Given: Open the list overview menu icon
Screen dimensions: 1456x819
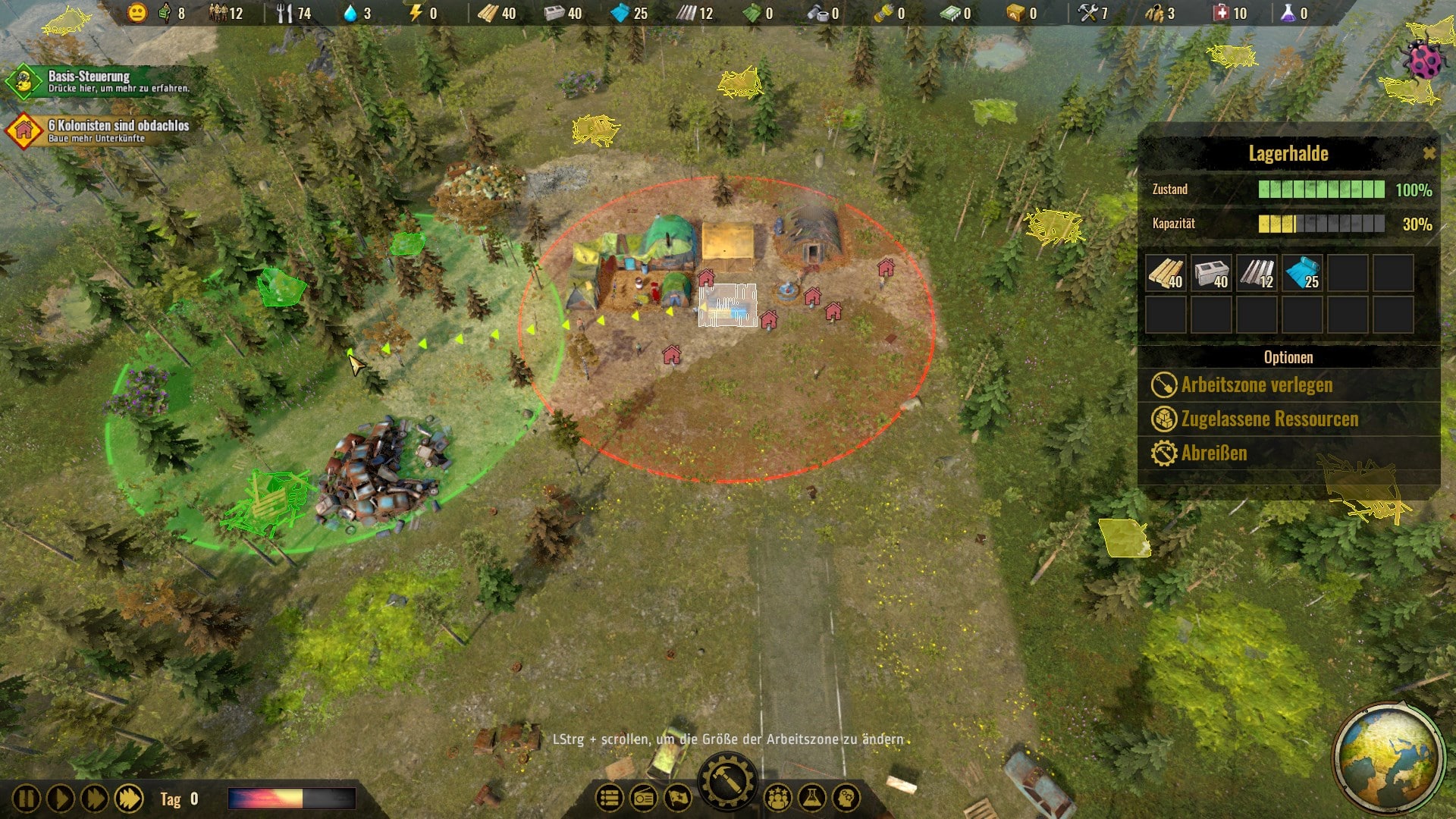Looking at the screenshot, I should click(610, 798).
